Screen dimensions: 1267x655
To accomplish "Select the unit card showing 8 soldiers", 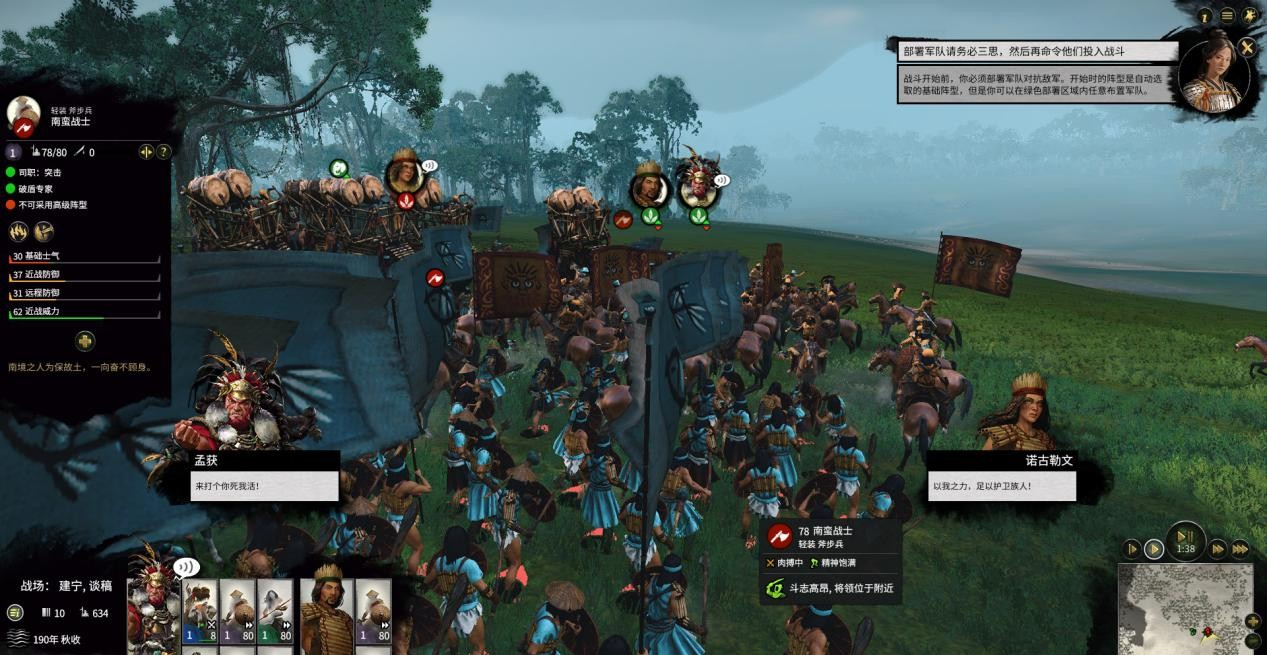I will [200, 612].
